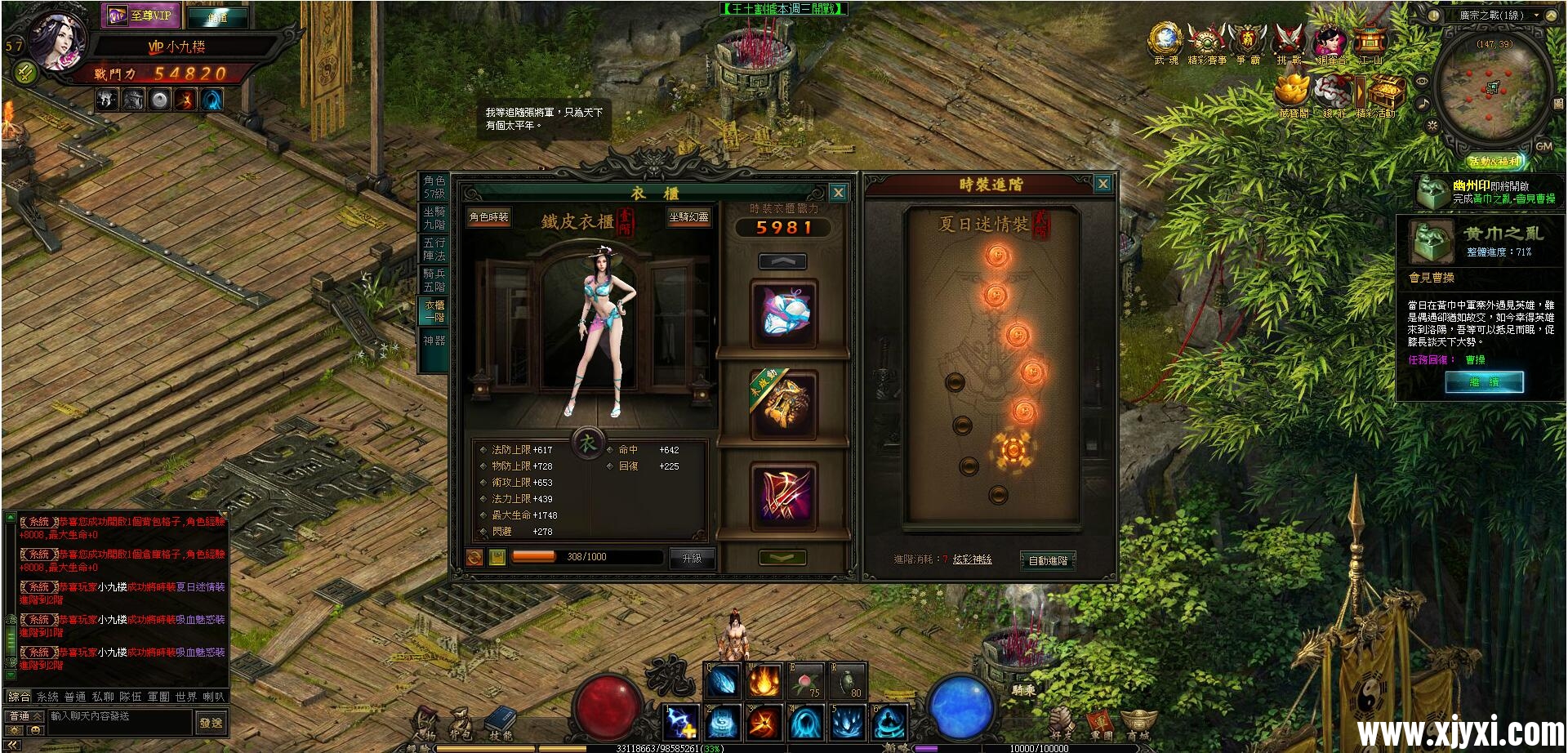
Task: Open the 背包 backpack from the bottom bar
Action: point(461,723)
